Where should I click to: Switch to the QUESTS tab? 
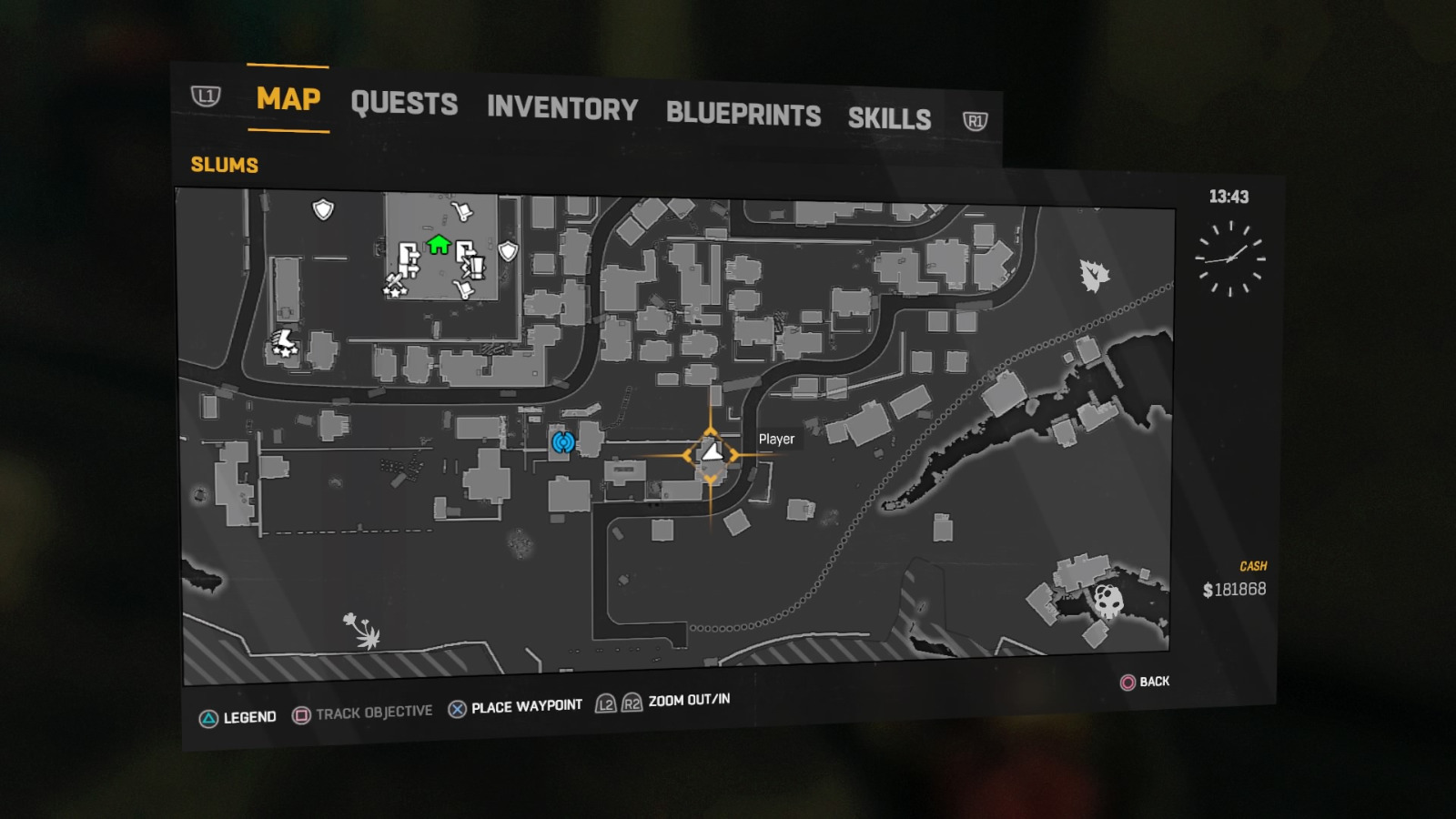(x=406, y=105)
